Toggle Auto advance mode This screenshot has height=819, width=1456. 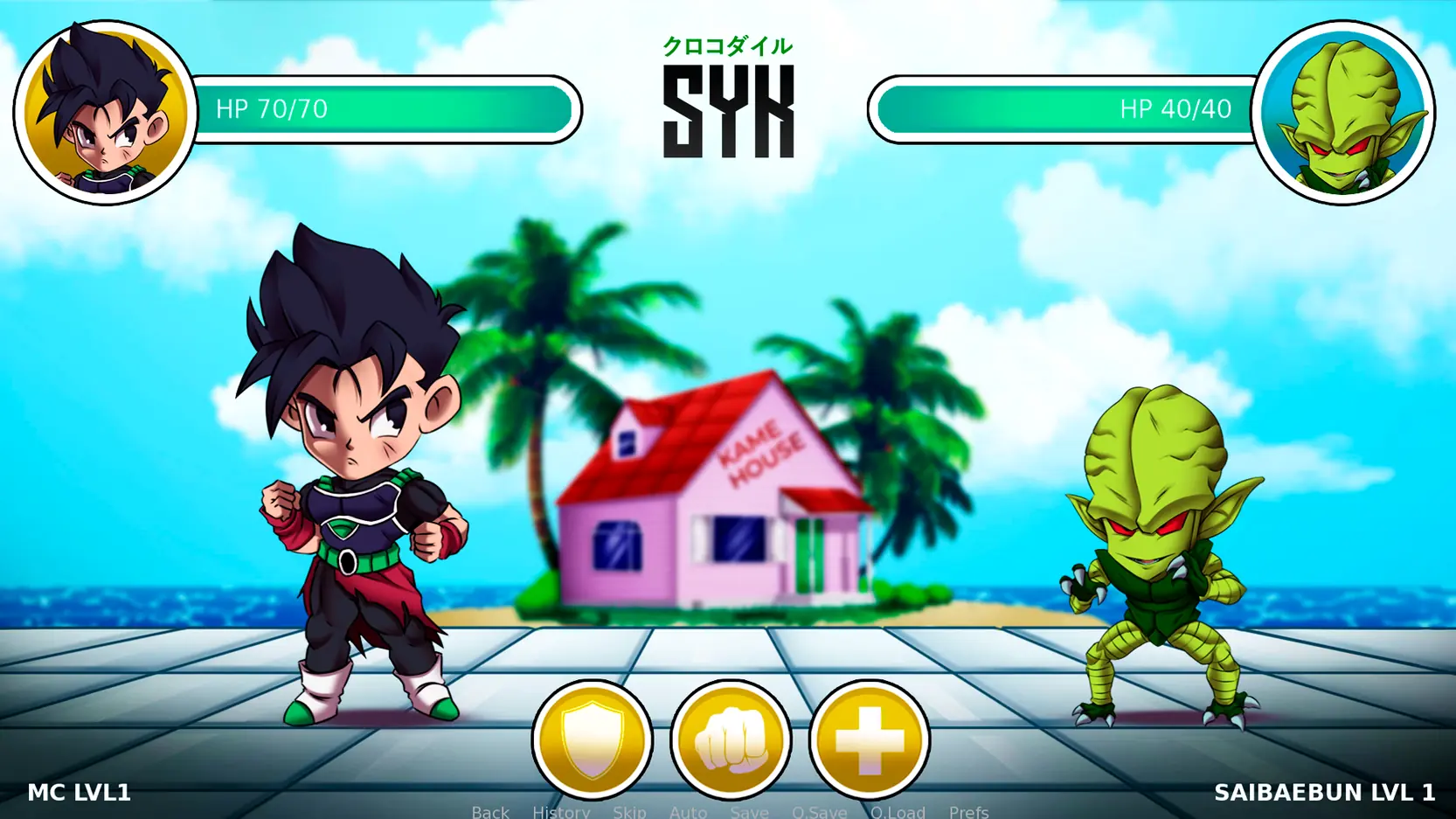(x=688, y=811)
